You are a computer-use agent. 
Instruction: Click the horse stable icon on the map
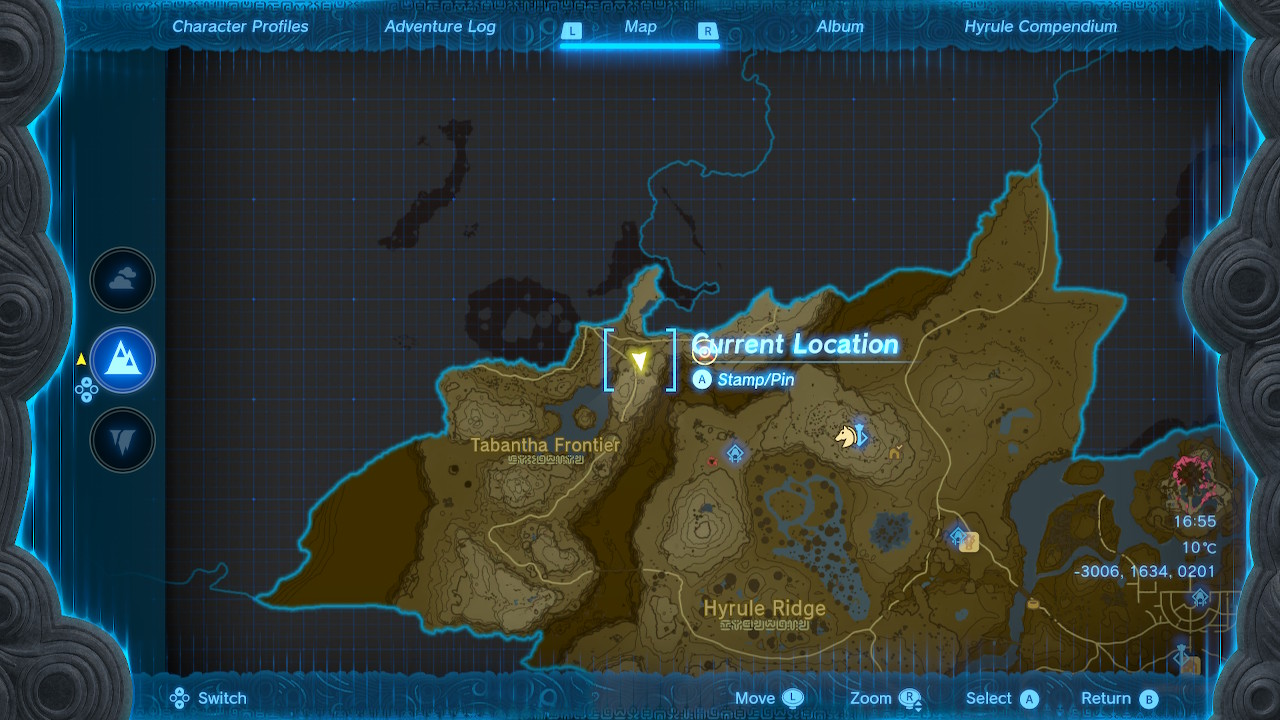pyautogui.click(x=845, y=436)
